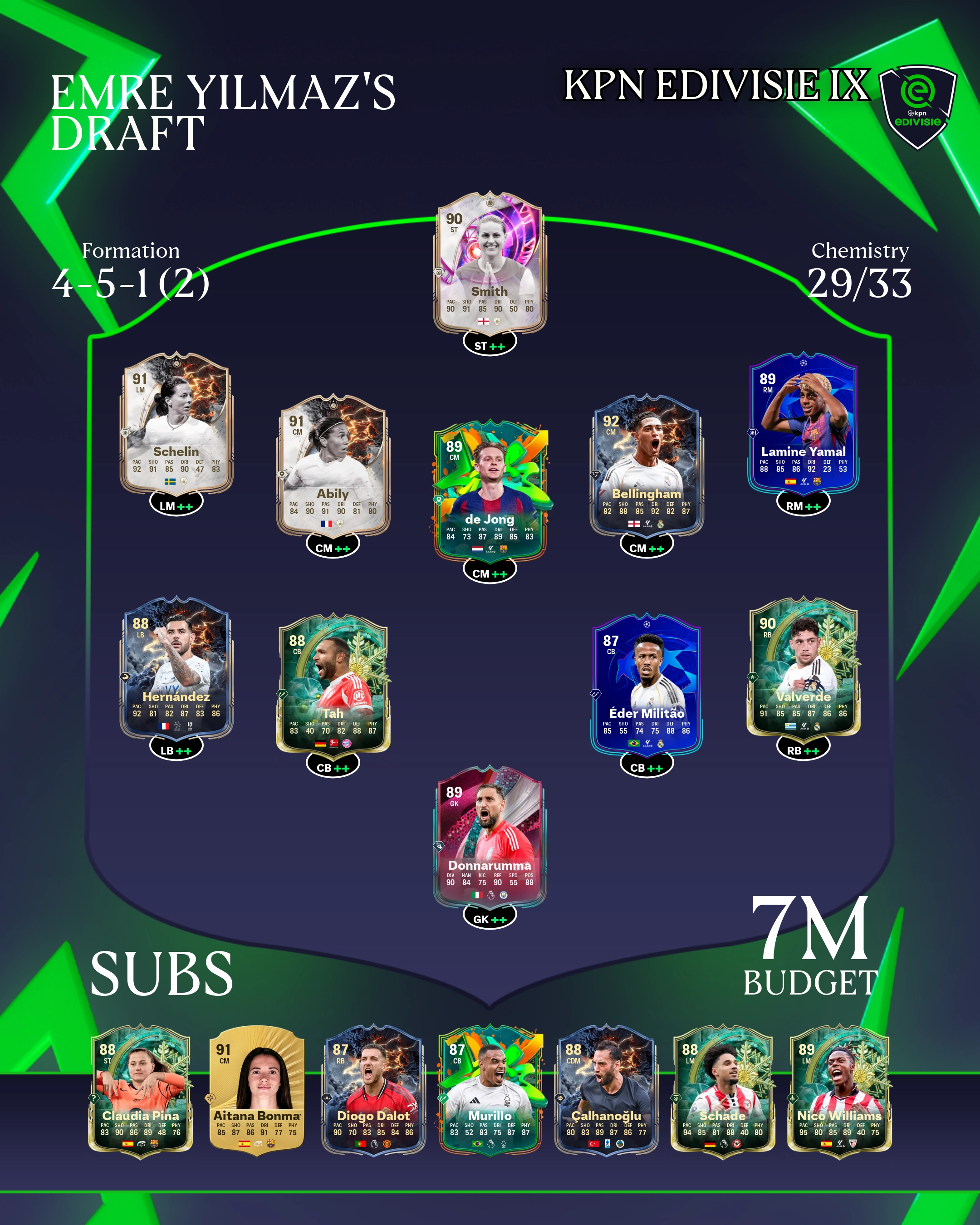Pick the Schade substitute card
This screenshot has height=1225, width=980.
(x=723, y=1090)
